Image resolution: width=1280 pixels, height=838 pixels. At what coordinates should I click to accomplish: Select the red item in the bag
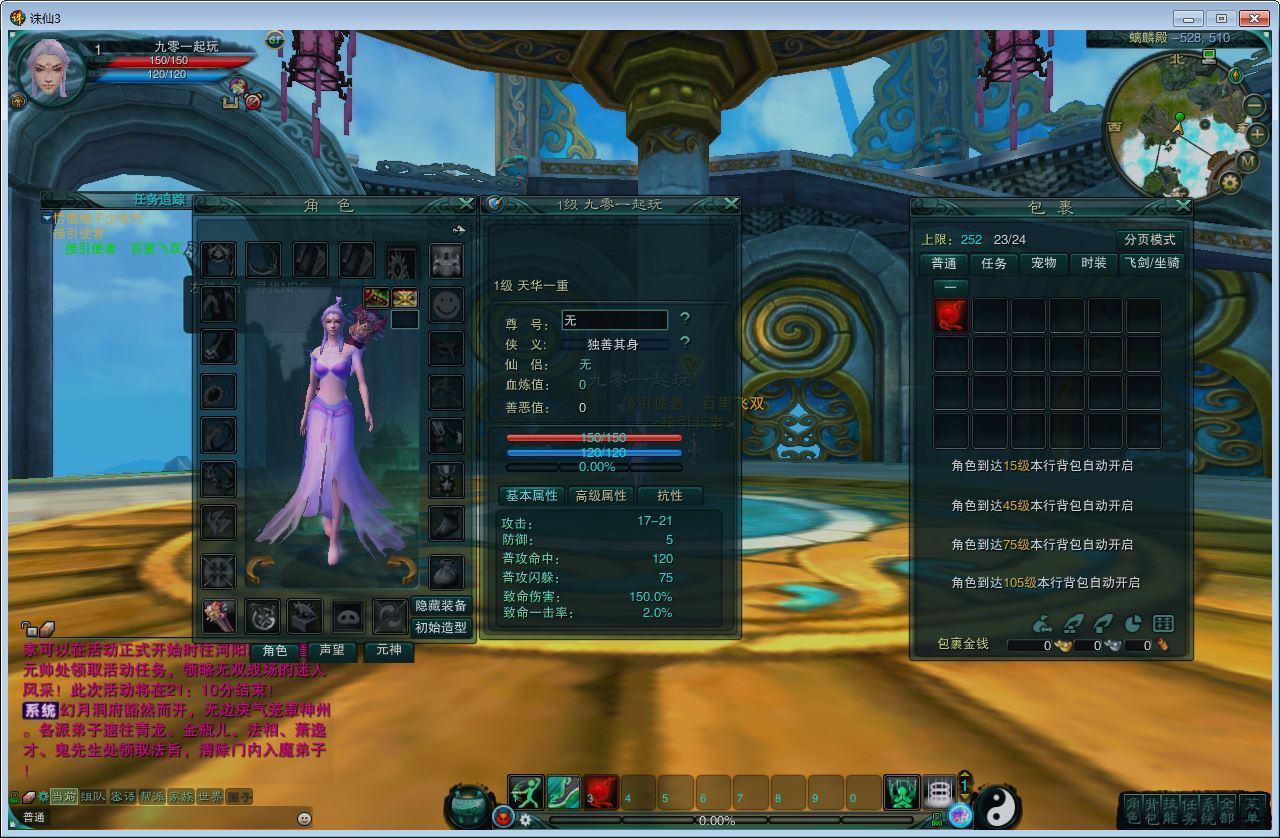(950, 316)
